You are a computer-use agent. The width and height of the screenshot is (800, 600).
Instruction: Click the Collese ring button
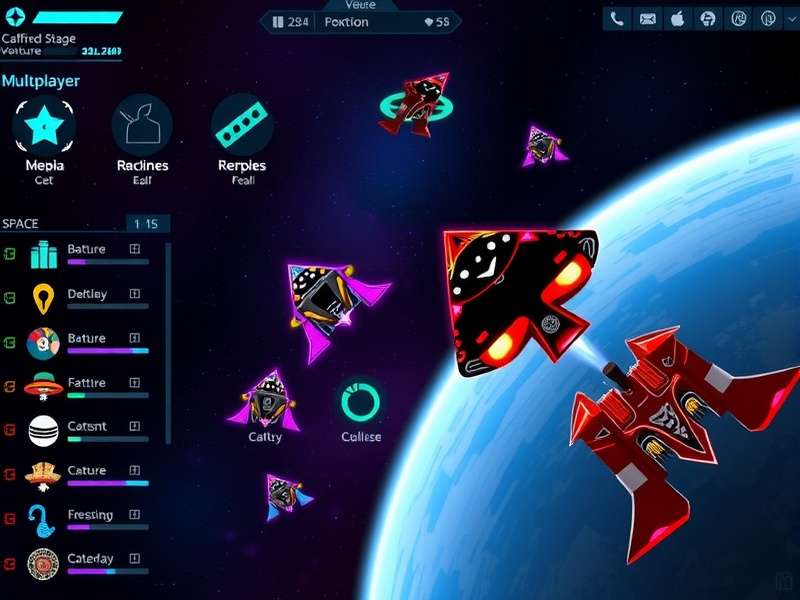(360, 401)
